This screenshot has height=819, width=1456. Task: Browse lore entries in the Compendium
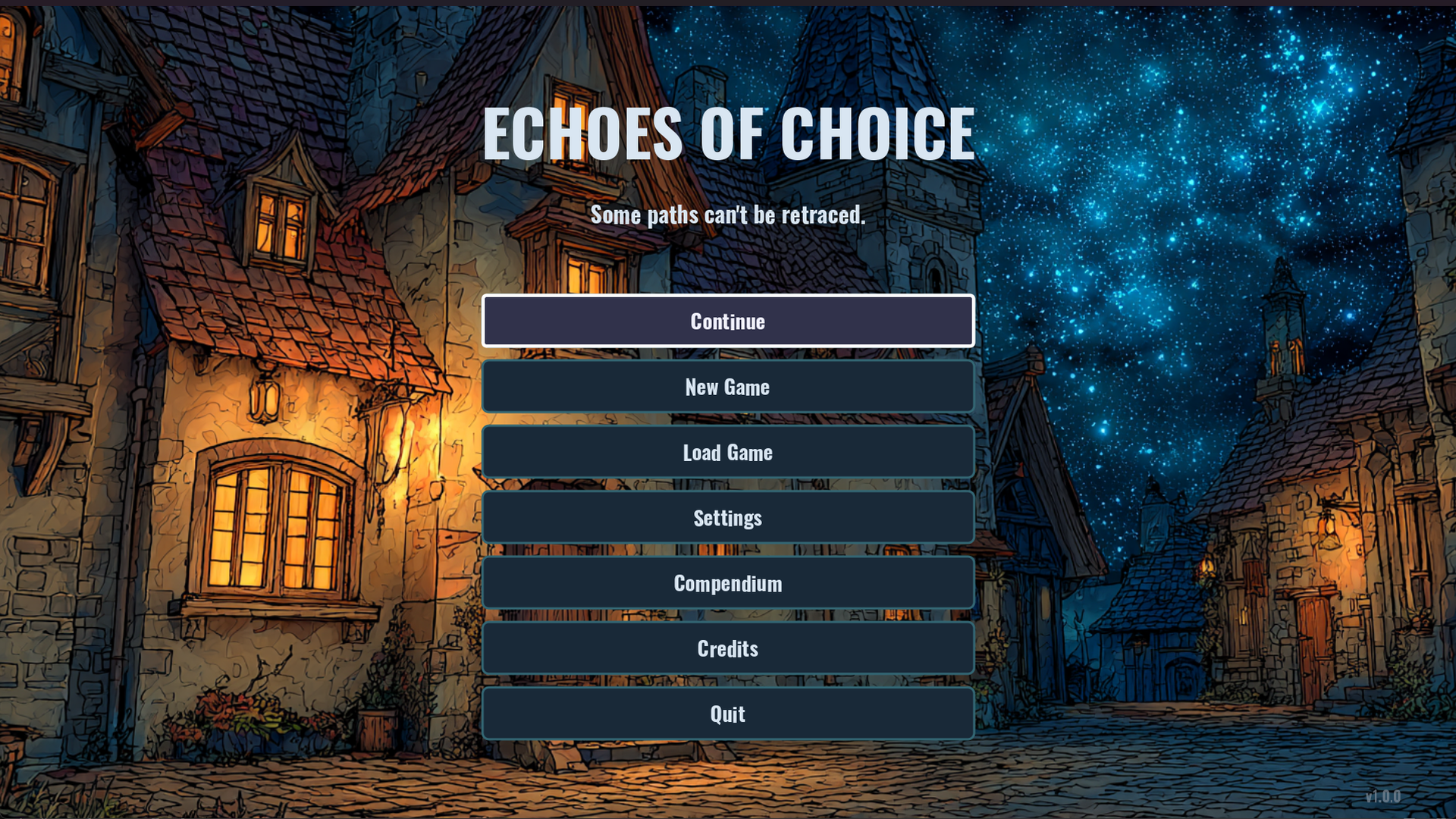click(727, 582)
